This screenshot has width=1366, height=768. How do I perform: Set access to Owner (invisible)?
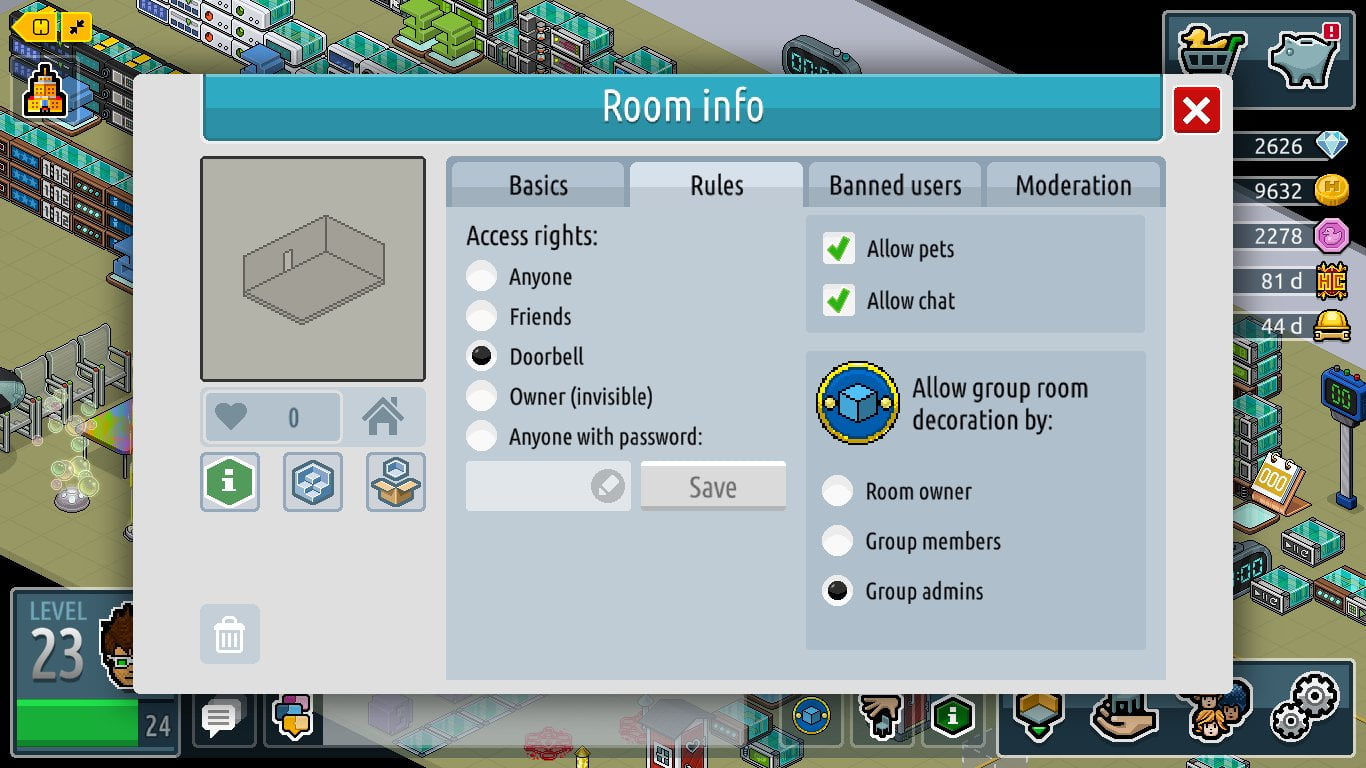click(x=482, y=397)
